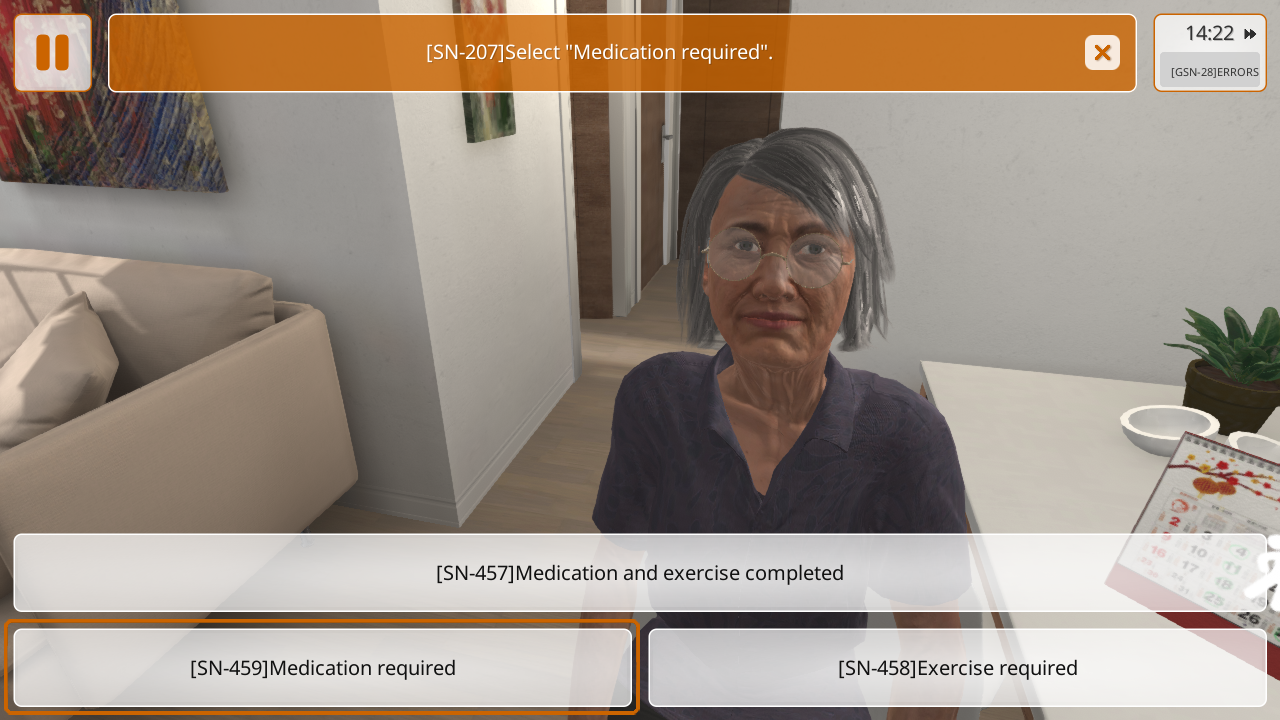Click the fast-forward arrows beside the clock
The width and height of the screenshot is (1280, 720).
pos(1250,34)
